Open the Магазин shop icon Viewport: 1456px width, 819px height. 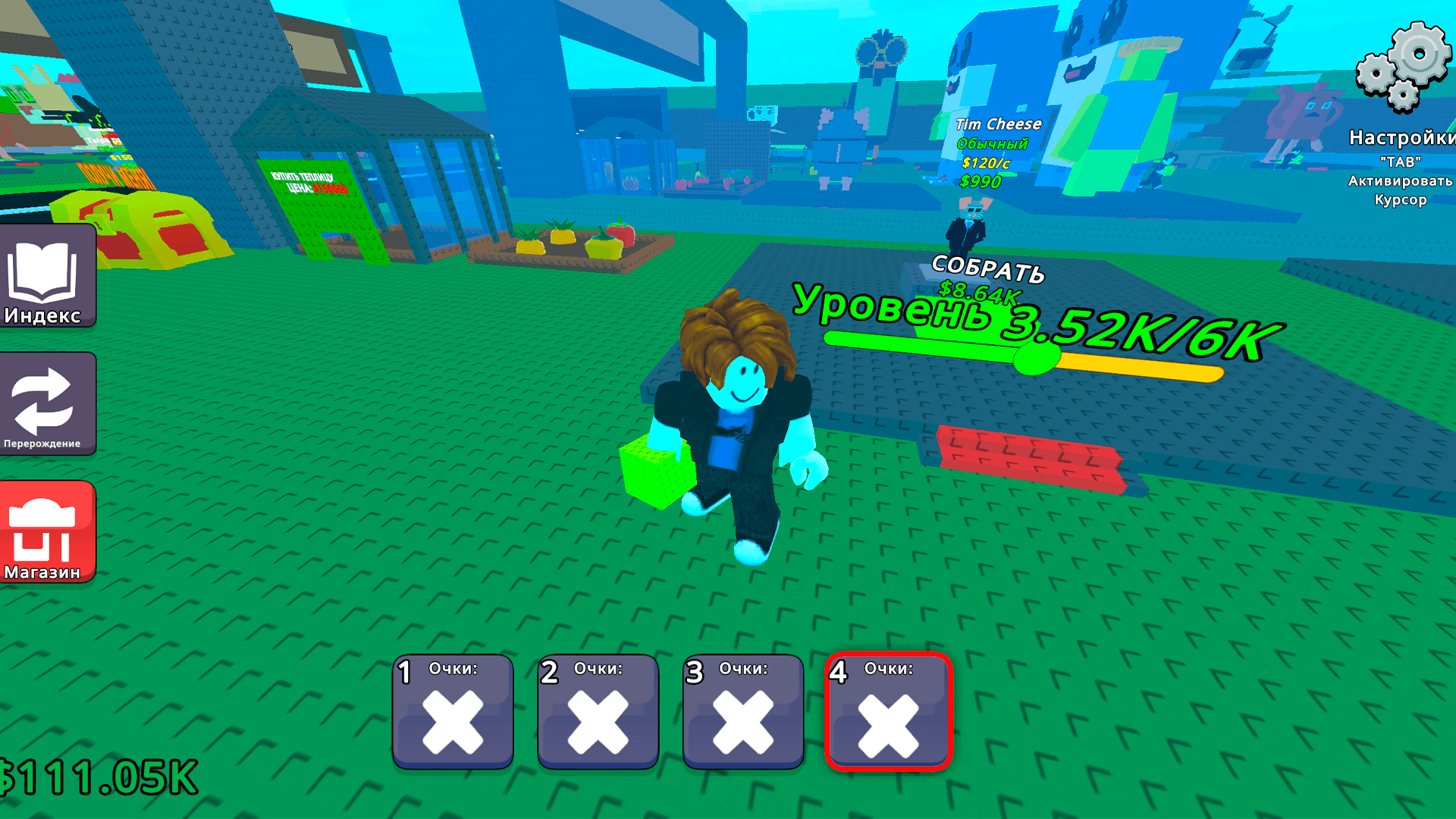(x=47, y=531)
